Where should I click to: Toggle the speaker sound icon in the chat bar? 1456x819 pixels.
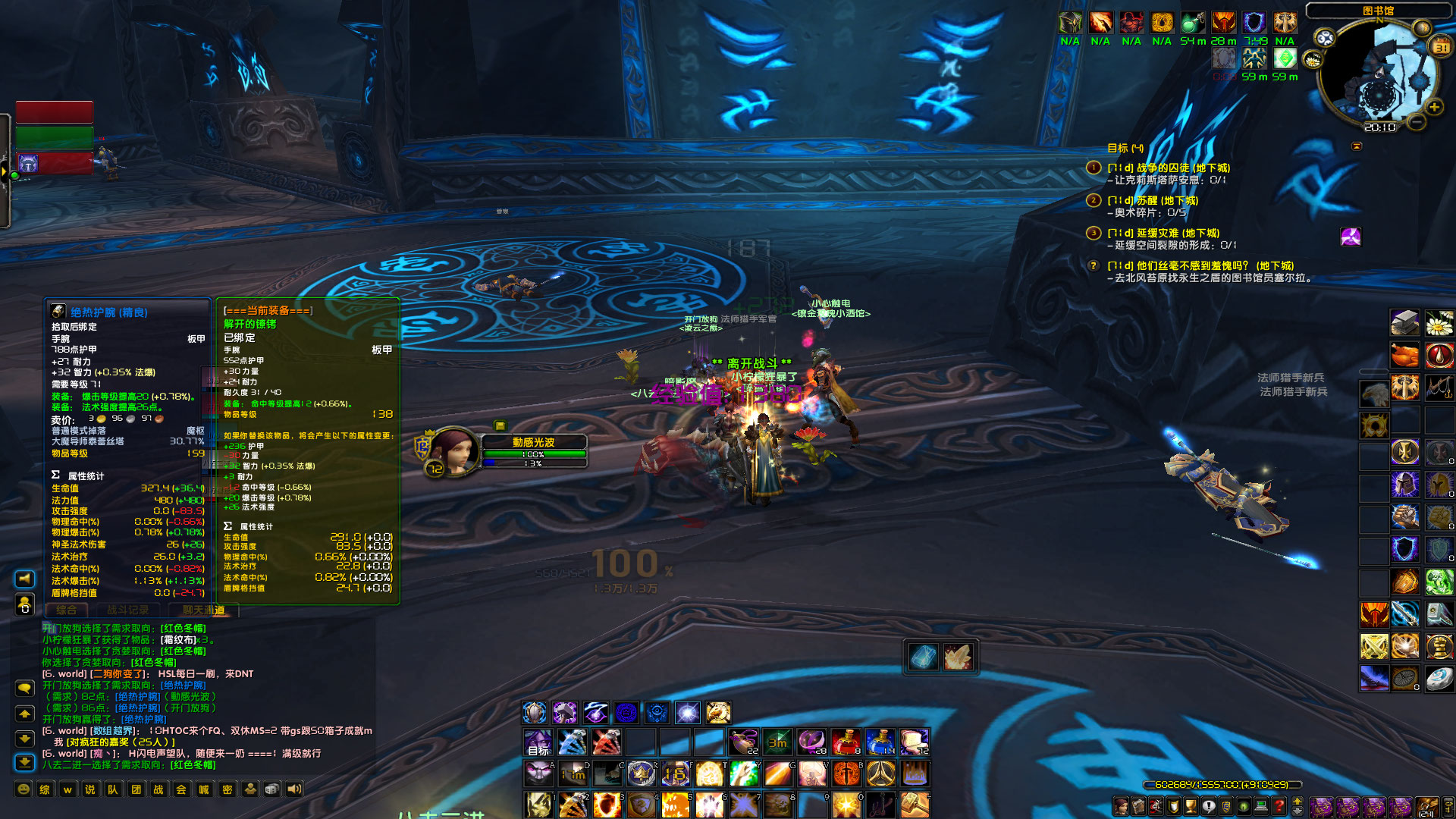click(294, 789)
